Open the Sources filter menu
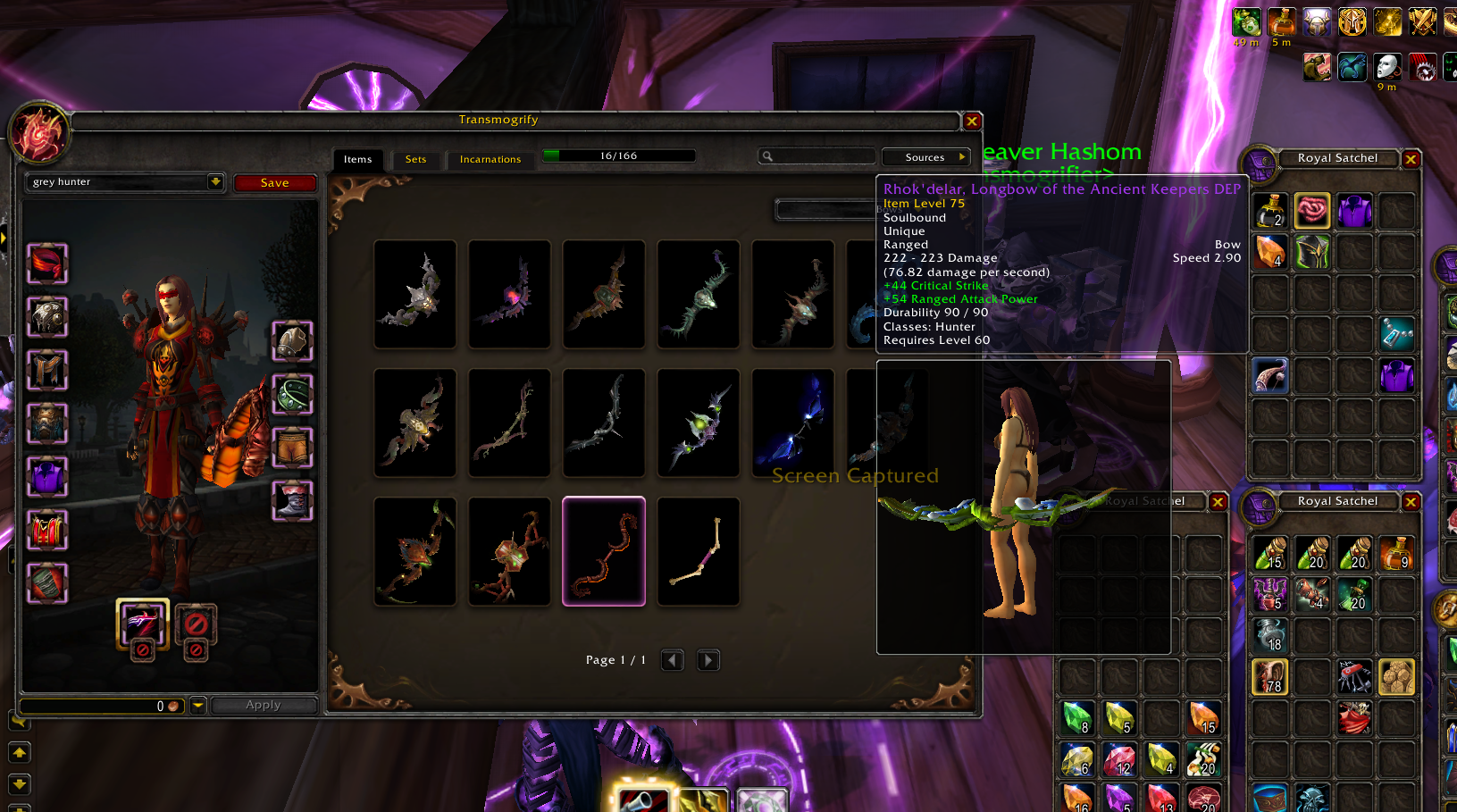The width and height of the screenshot is (1457, 812). pyautogui.click(x=925, y=157)
